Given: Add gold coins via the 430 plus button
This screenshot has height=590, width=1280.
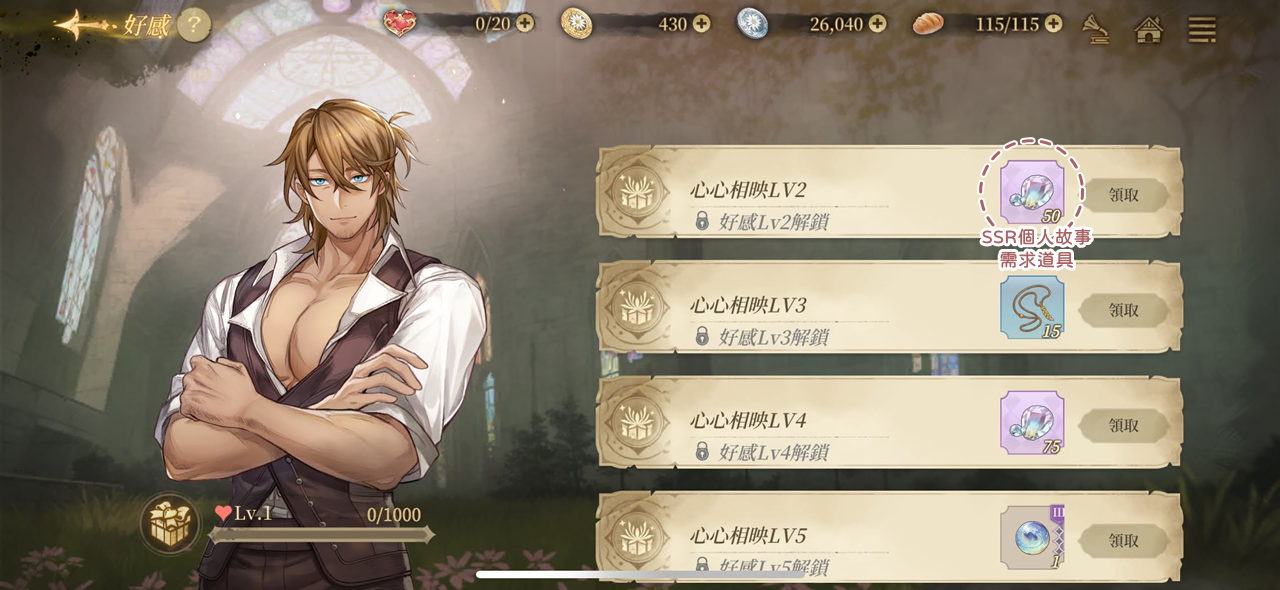Looking at the screenshot, I should [x=701, y=23].
